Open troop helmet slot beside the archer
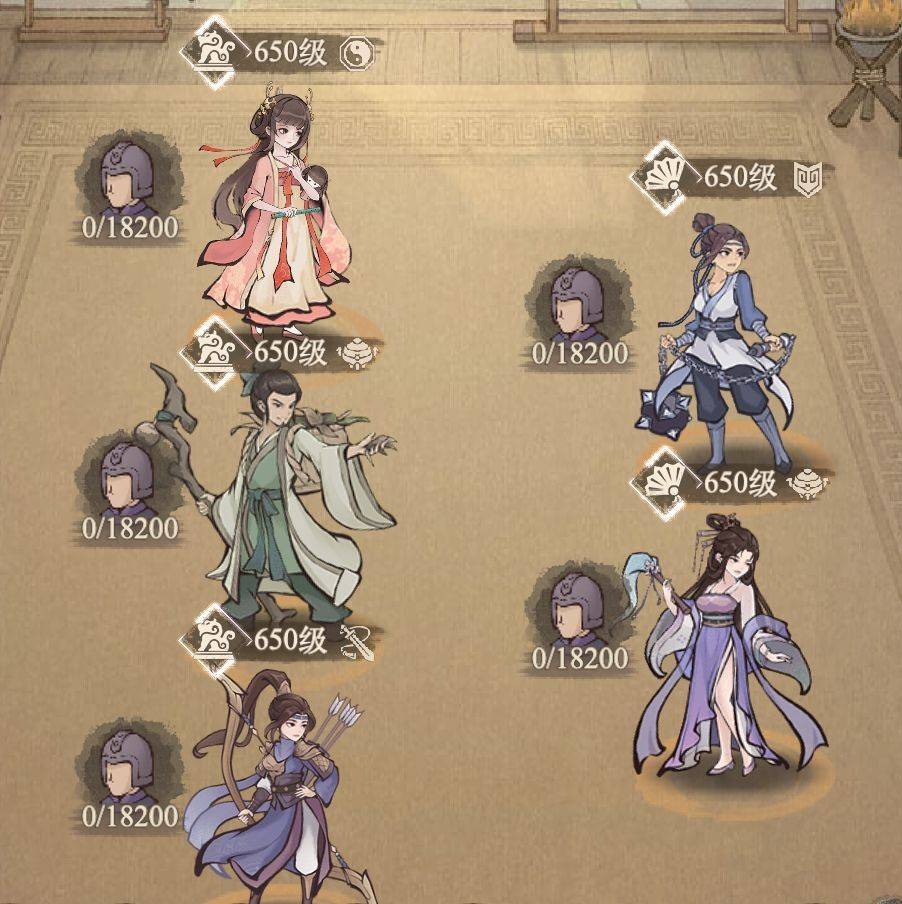This screenshot has height=904, width=902. coord(128,763)
